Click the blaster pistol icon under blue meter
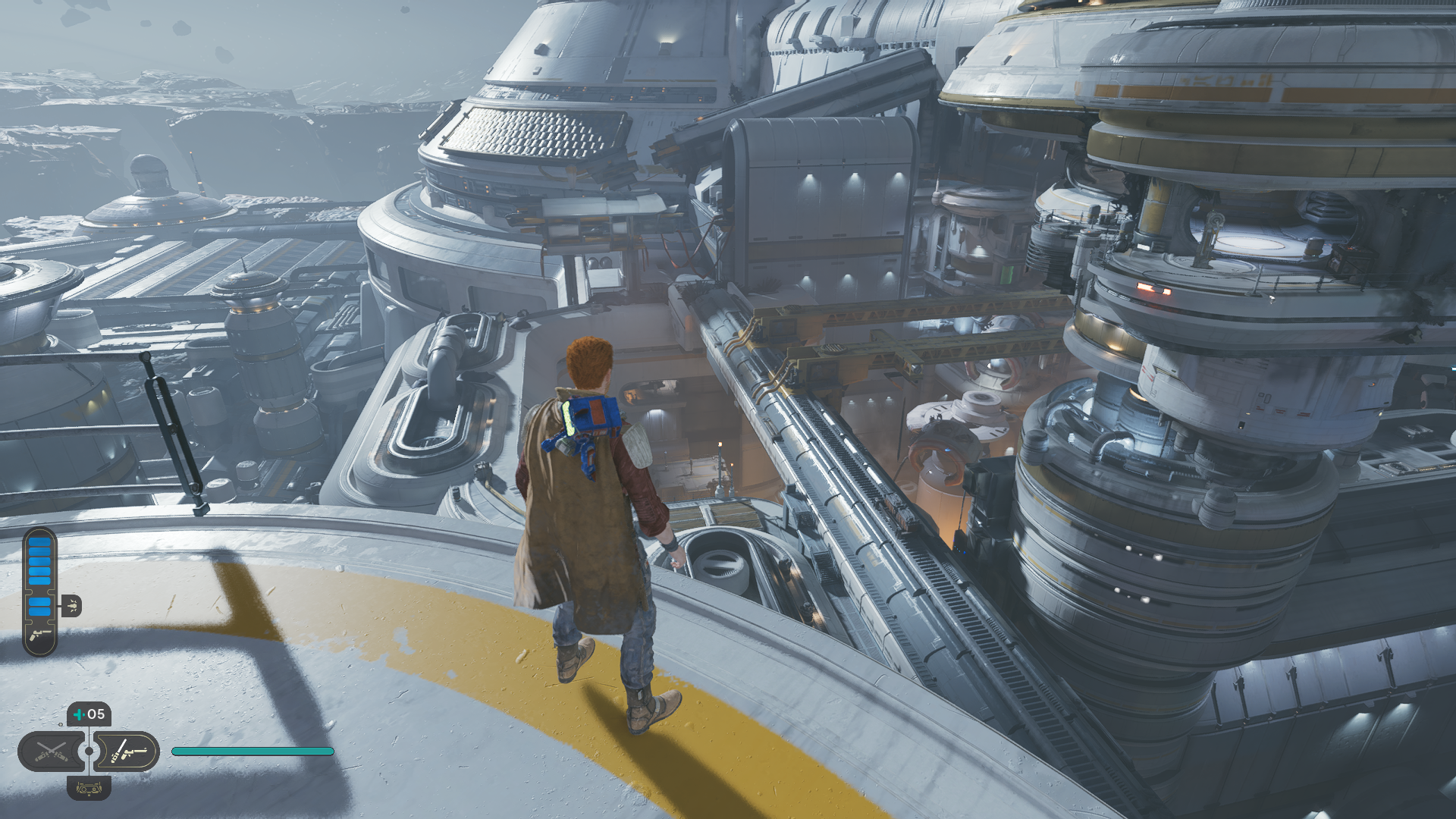The width and height of the screenshot is (1456, 819). pos(39,635)
